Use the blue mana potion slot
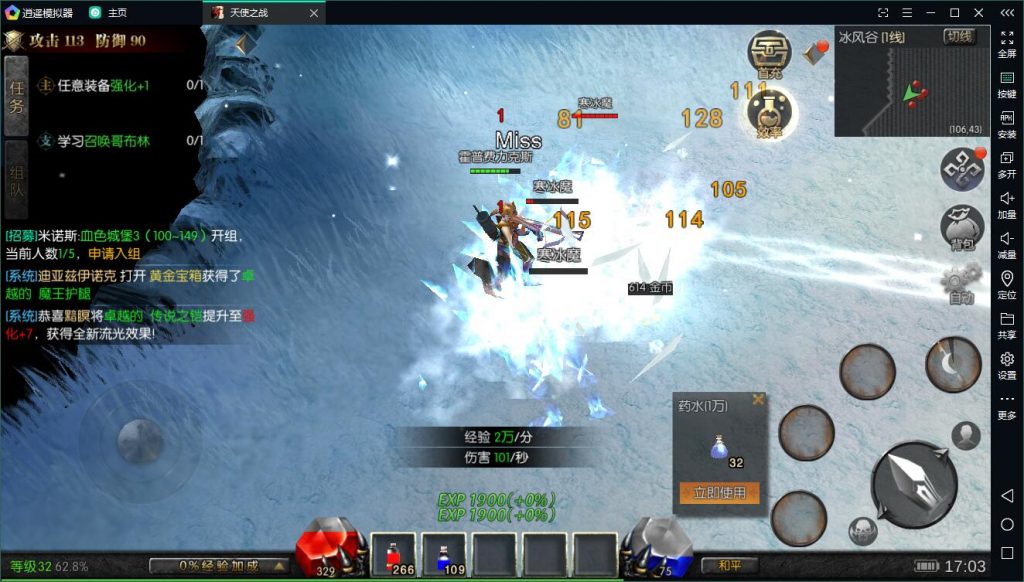The width and height of the screenshot is (1024, 582). tap(443, 555)
